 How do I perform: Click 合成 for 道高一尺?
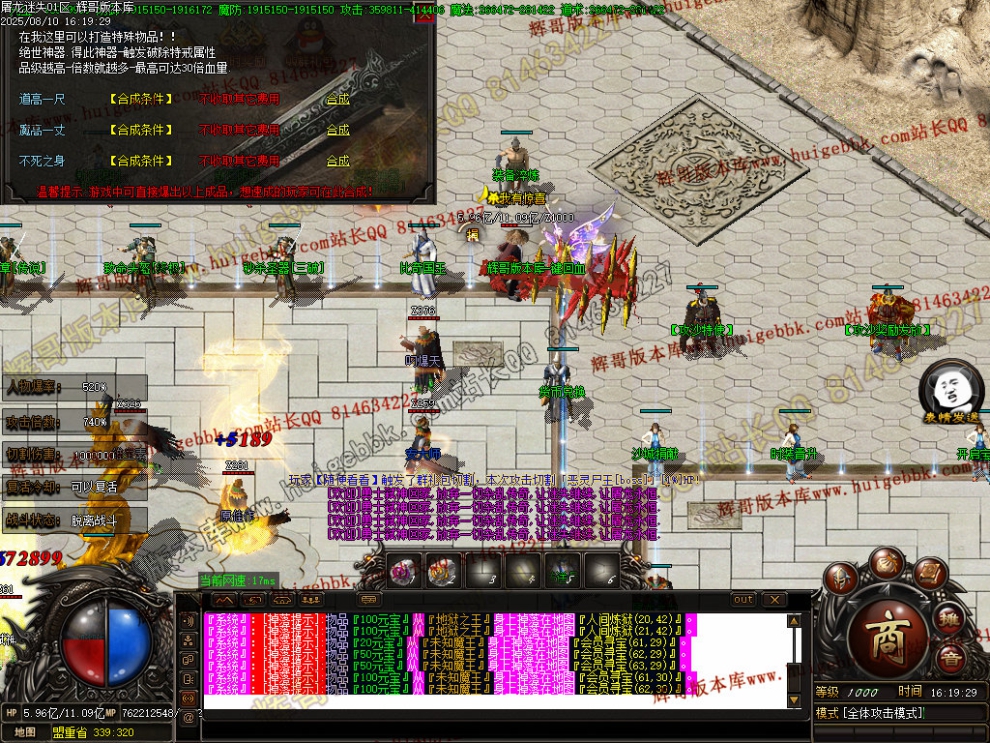338,99
